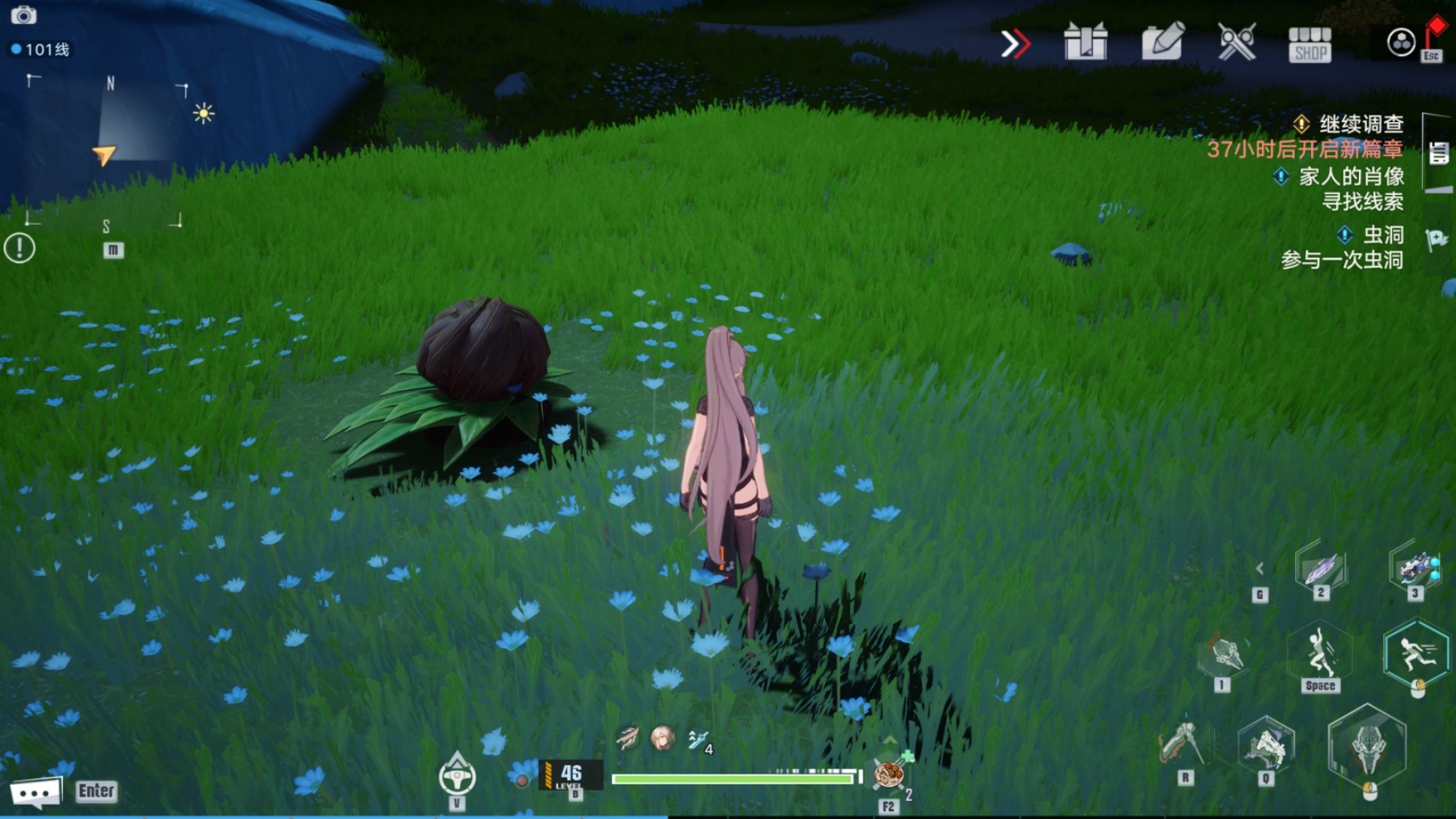Open the chat bubble button

(35, 792)
